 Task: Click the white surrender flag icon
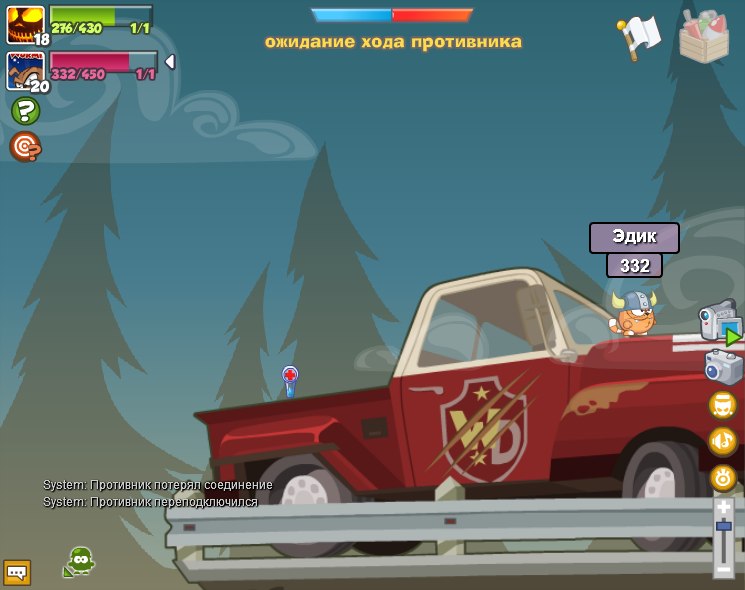[639, 36]
